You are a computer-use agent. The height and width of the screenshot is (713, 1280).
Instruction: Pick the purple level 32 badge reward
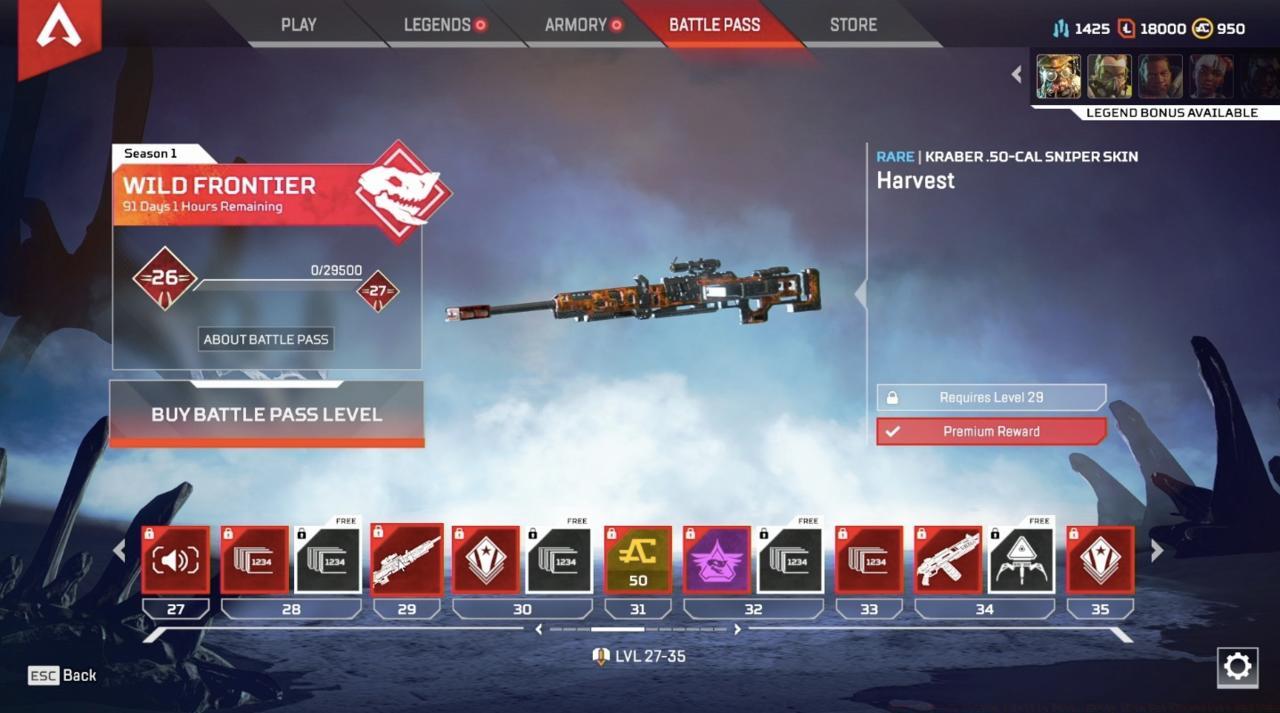(x=717, y=560)
